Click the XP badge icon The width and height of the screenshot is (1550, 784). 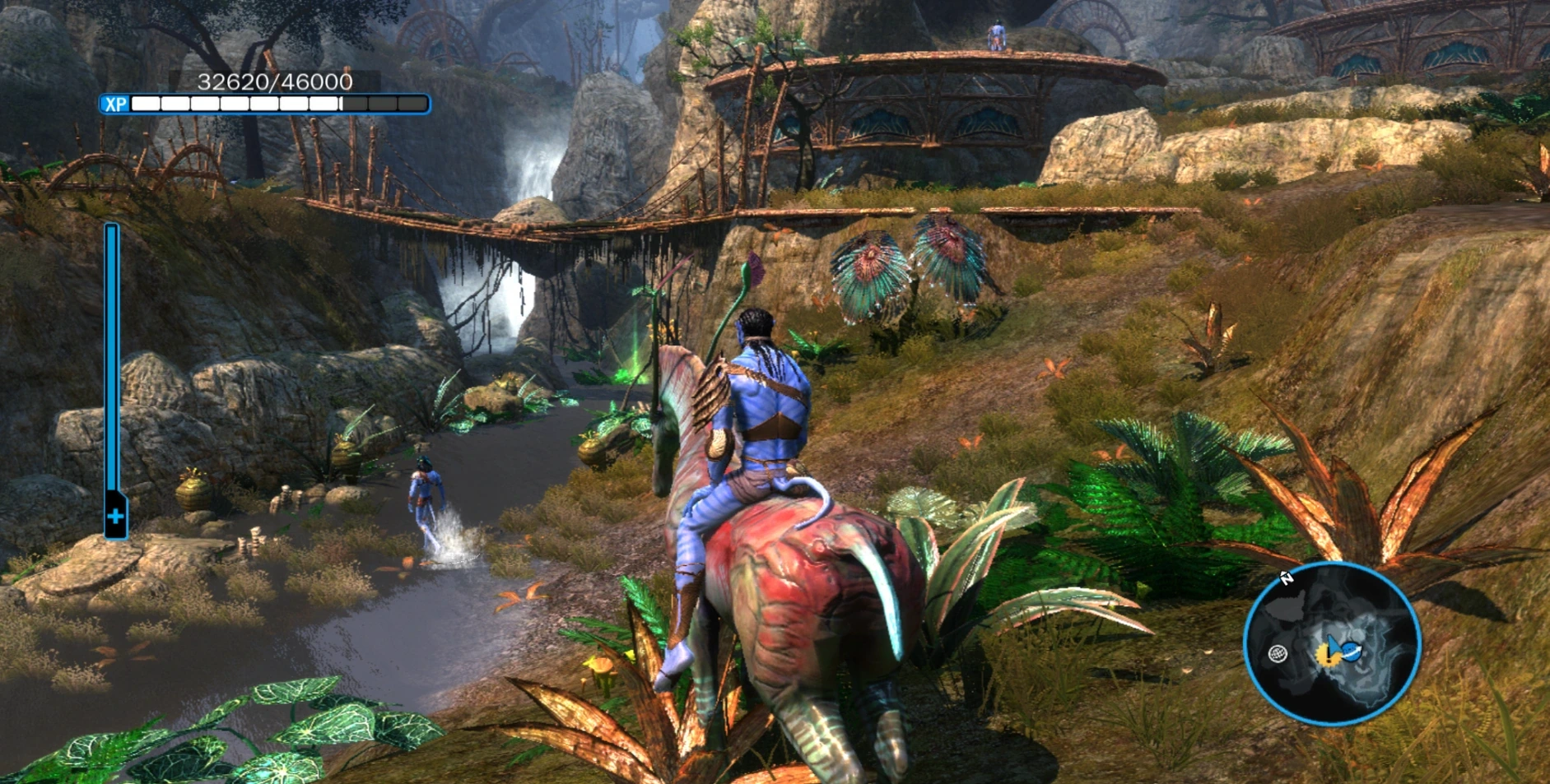point(115,104)
